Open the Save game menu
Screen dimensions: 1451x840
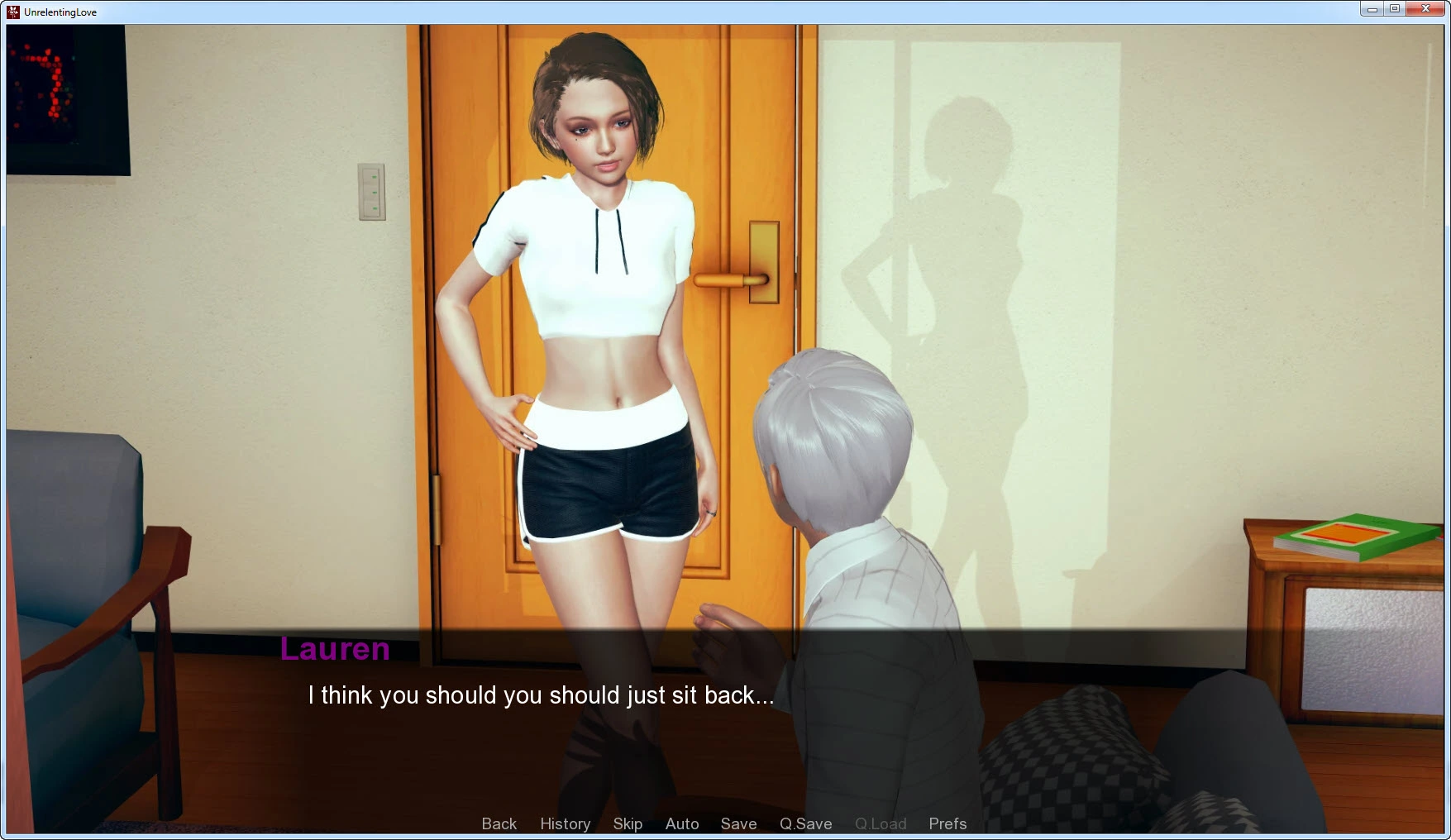(x=738, y=823)
